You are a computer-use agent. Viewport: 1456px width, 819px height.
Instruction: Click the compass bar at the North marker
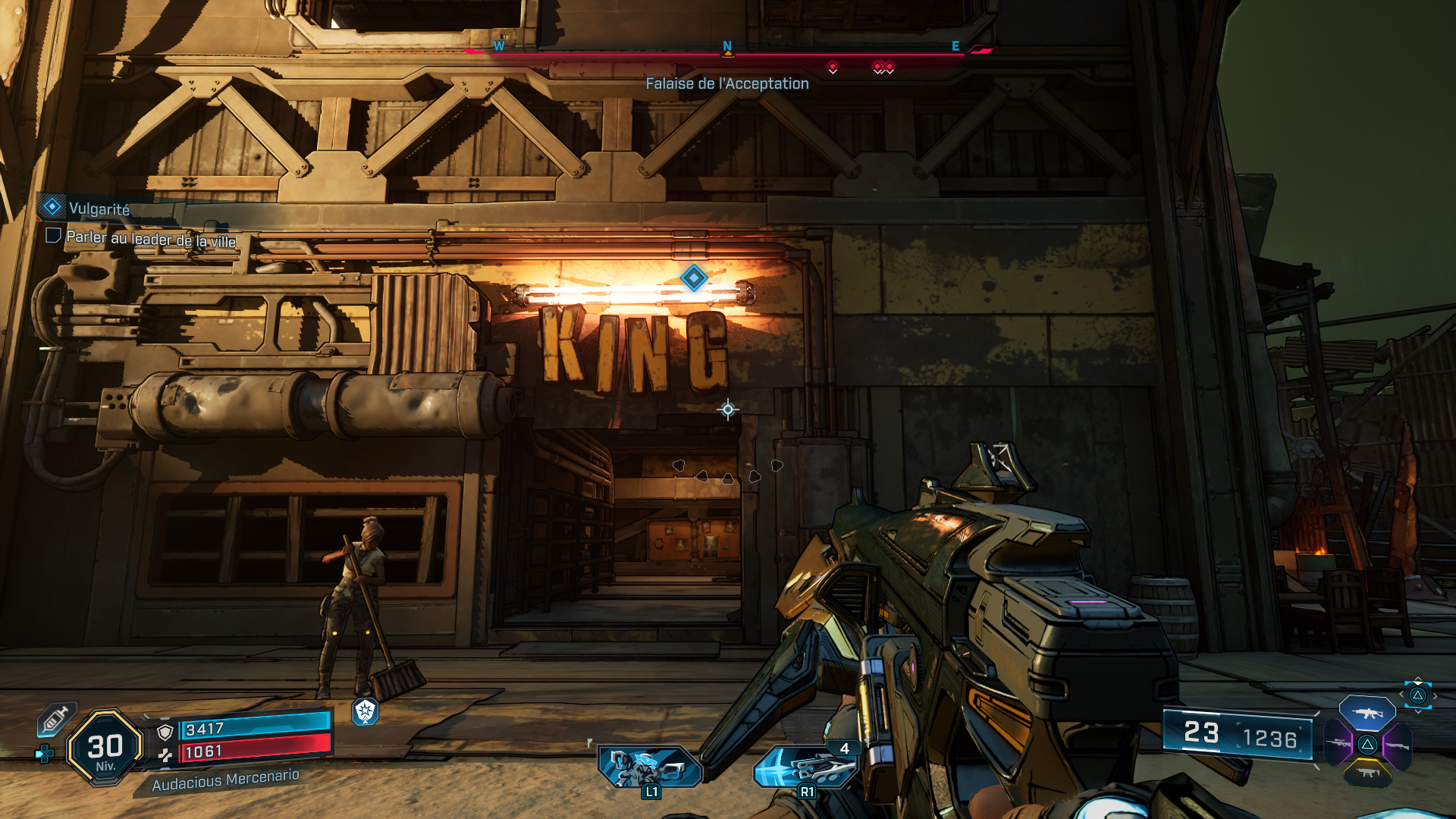click(727, 47)
